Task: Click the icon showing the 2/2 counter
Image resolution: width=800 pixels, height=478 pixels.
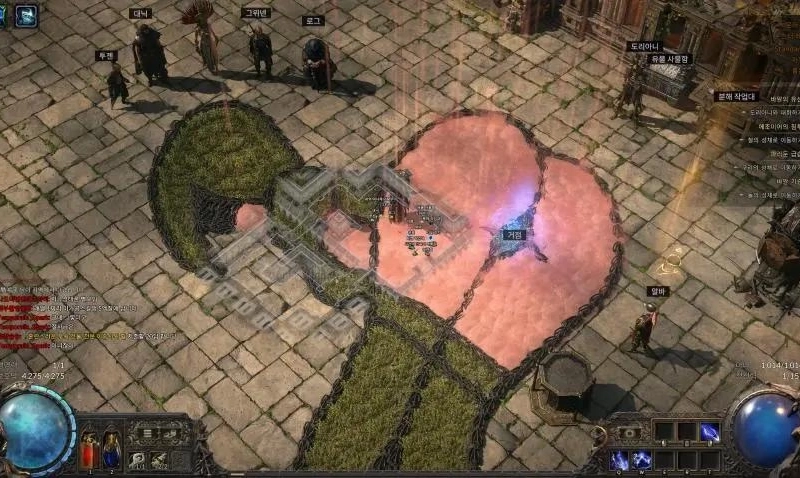Action: [x=160, y=460]
